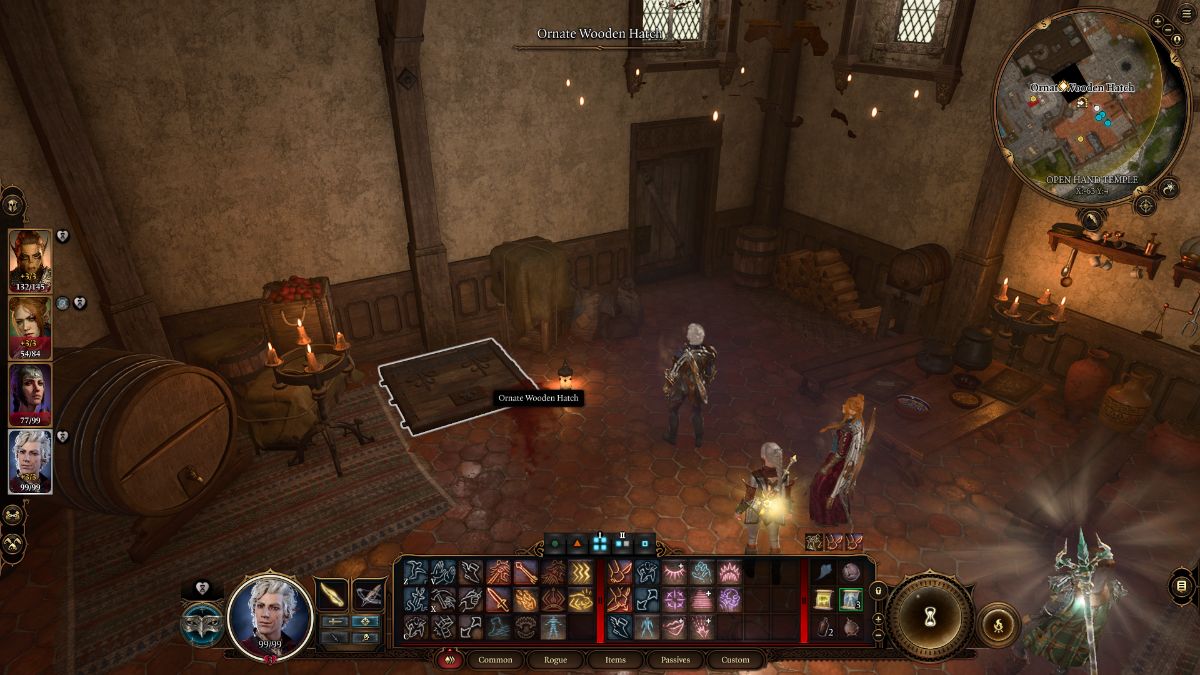Use the scroll item in the hotbar

[823, 599]
